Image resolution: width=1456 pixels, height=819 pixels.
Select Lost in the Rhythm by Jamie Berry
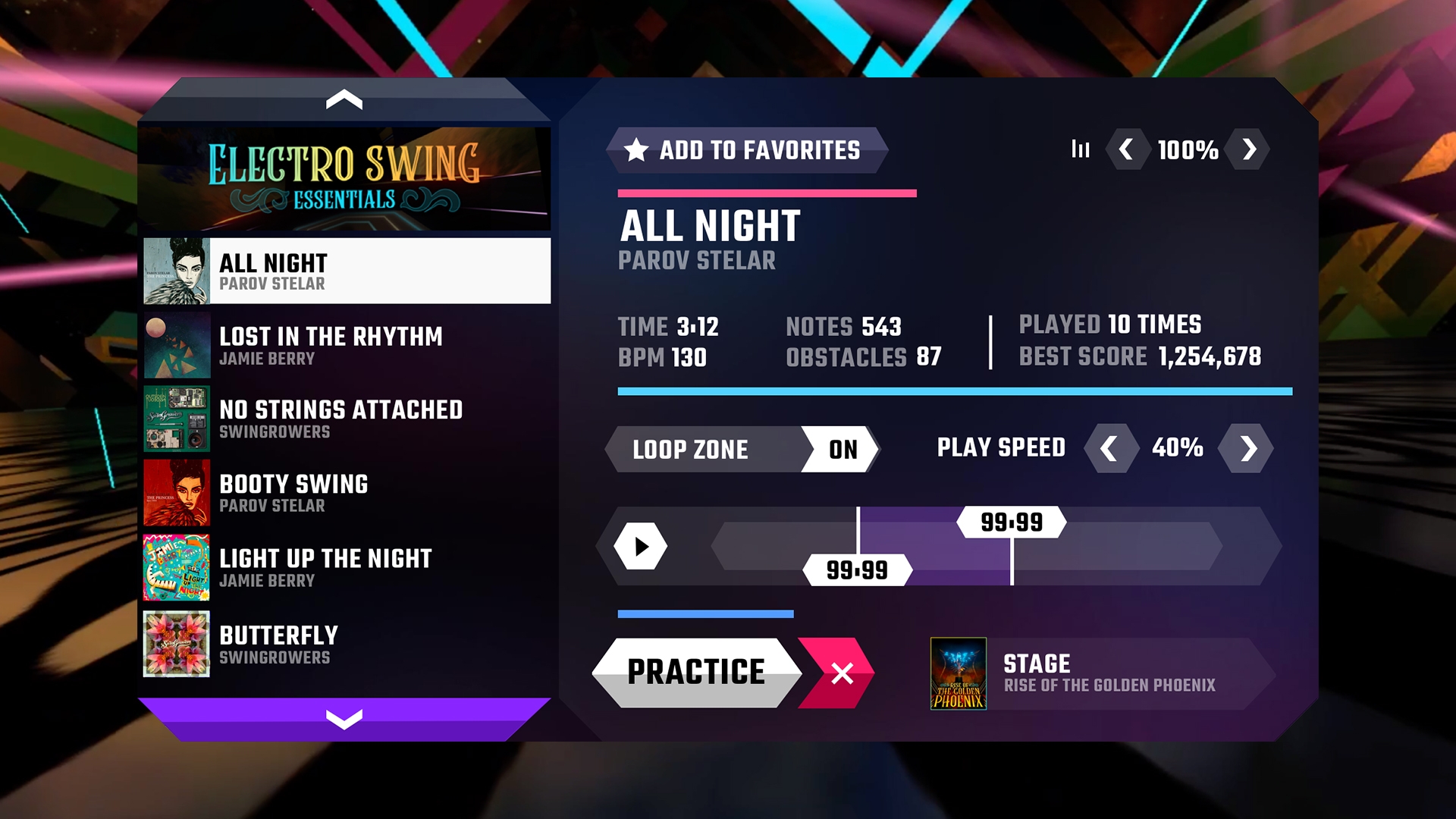pos(331,345)
